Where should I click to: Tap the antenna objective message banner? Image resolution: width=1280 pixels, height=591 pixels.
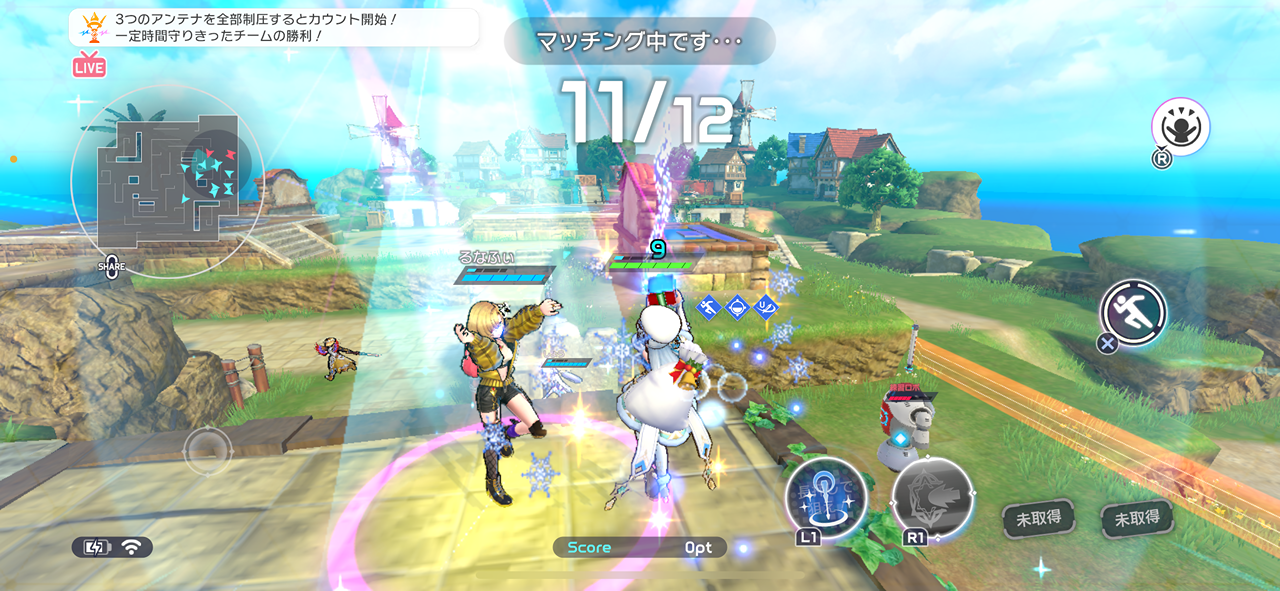[x=273, y=28]
